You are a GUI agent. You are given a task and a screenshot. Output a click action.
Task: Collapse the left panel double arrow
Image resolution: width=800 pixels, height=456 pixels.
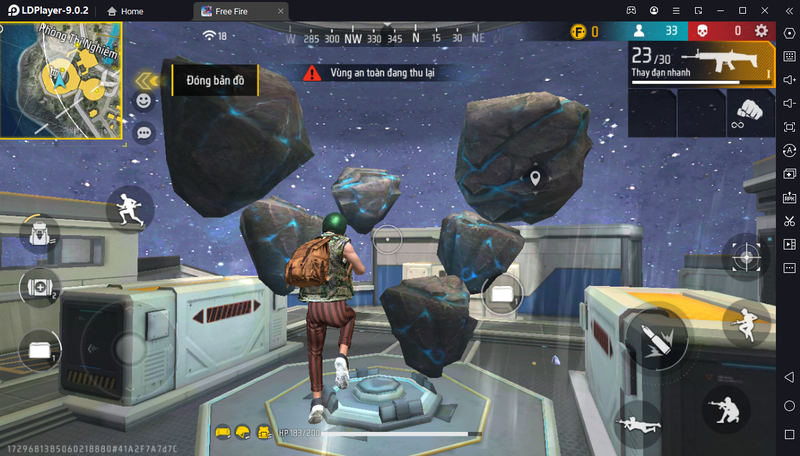pyautogui.click(x=149, y=80)
